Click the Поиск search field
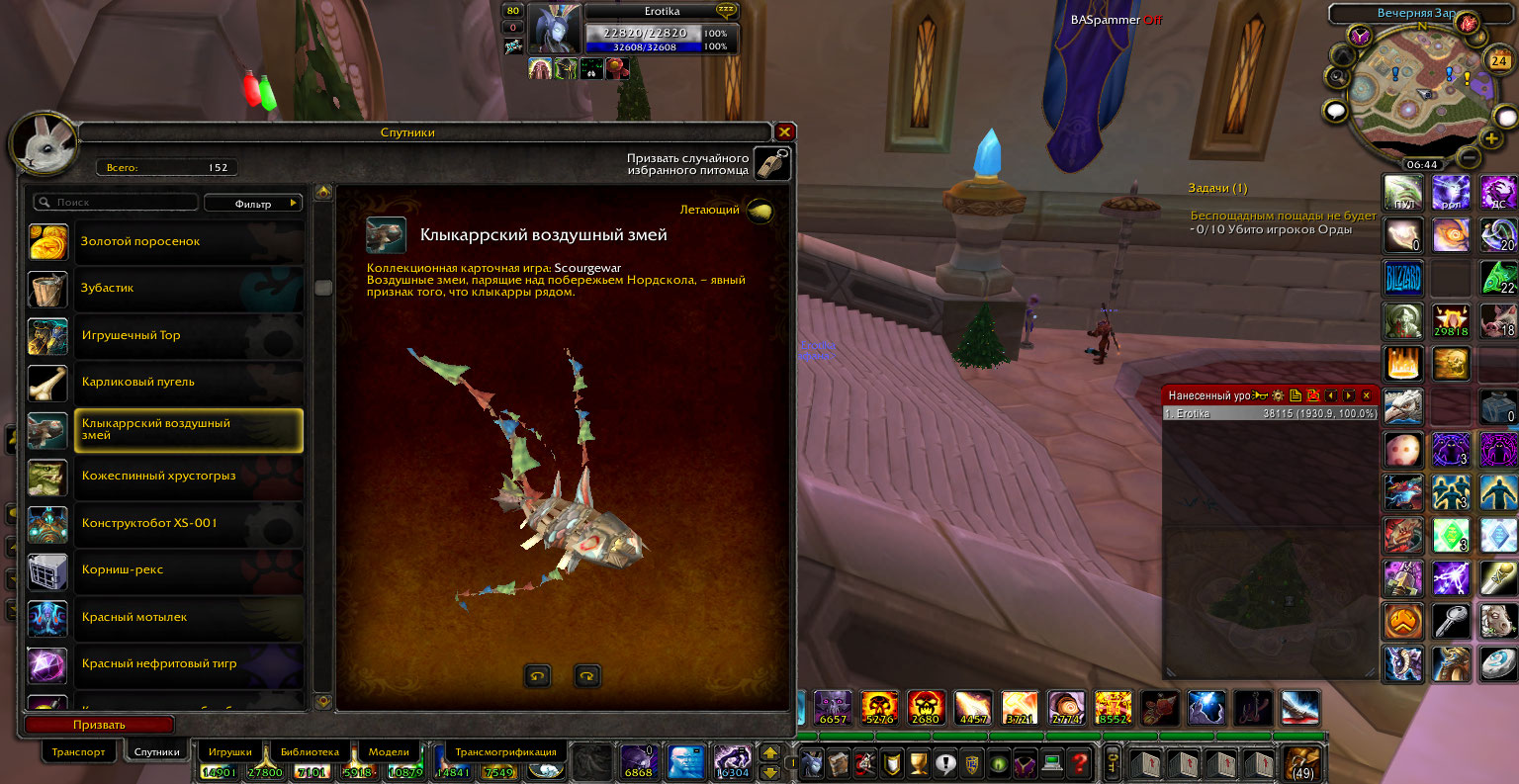Viewport: 1519px width, 784px height. pos(115,202)
